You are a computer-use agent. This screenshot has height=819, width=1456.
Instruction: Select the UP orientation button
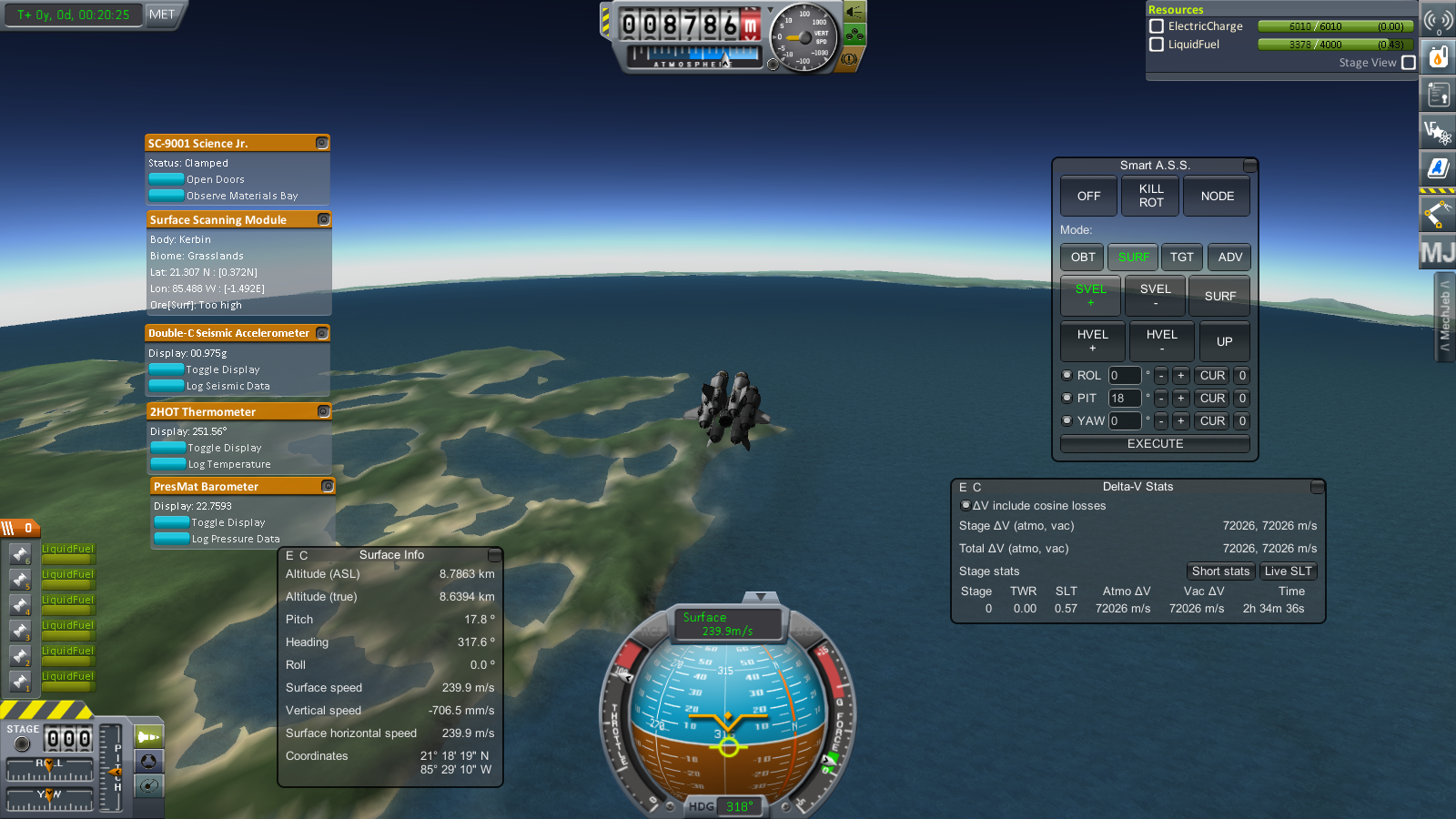[x=1224, y=341]
